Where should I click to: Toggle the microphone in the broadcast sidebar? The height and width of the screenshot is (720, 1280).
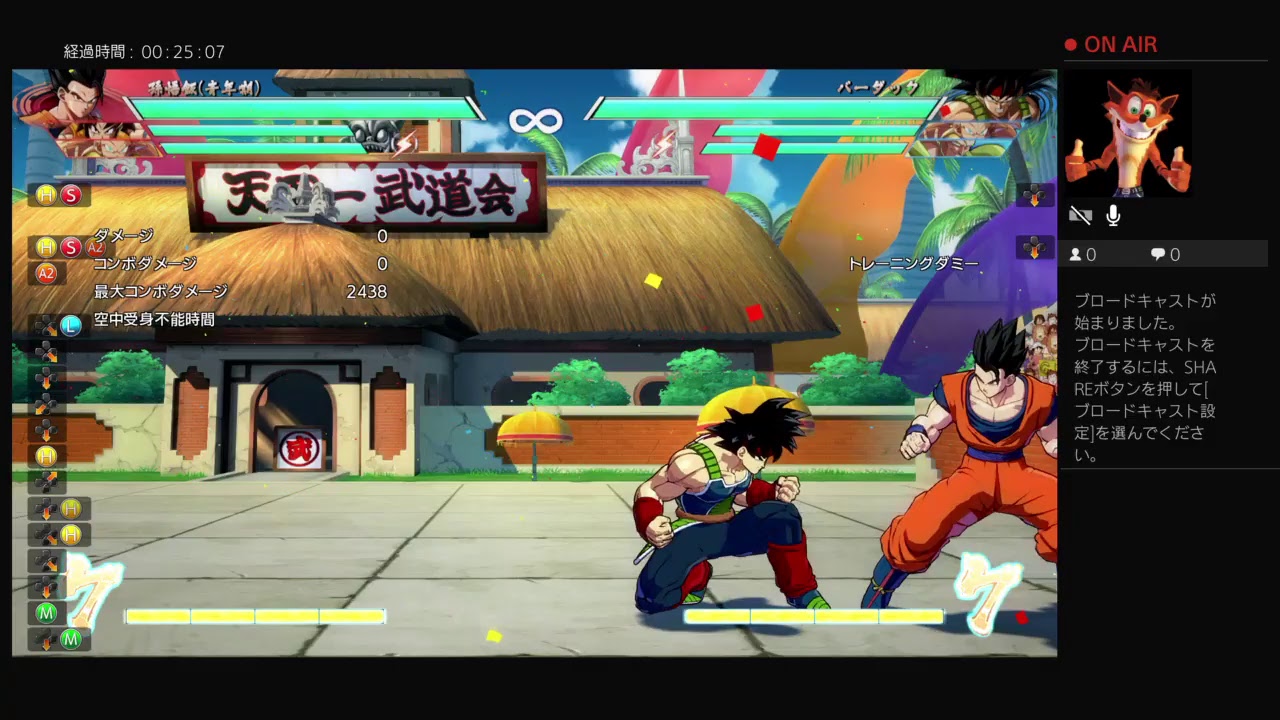[1112, 214]
